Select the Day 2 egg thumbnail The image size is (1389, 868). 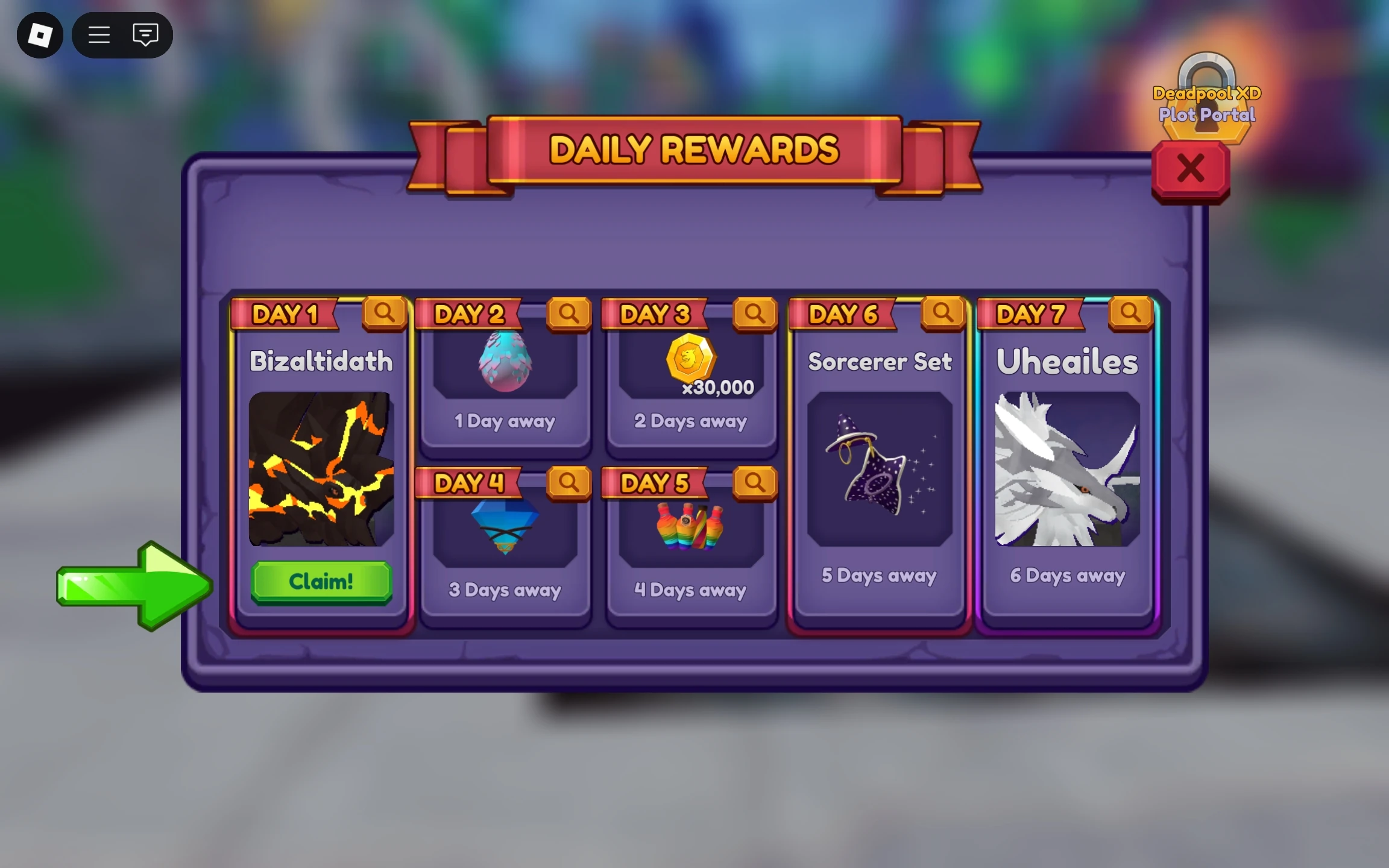[506, 362]
